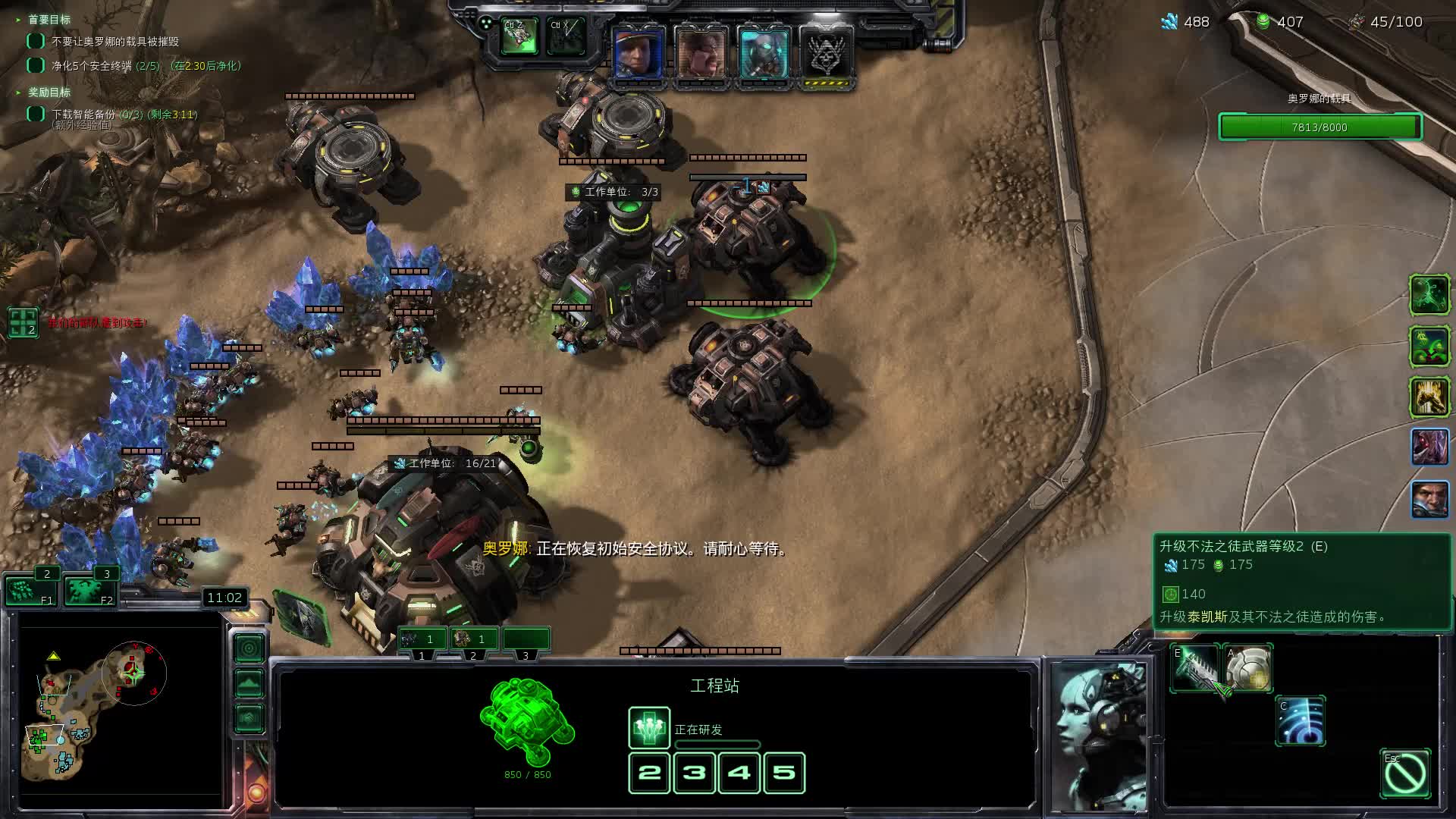Select the blue-hat outlaw portrait
This screenshot has height=819, width=1456.
point(638,53)
